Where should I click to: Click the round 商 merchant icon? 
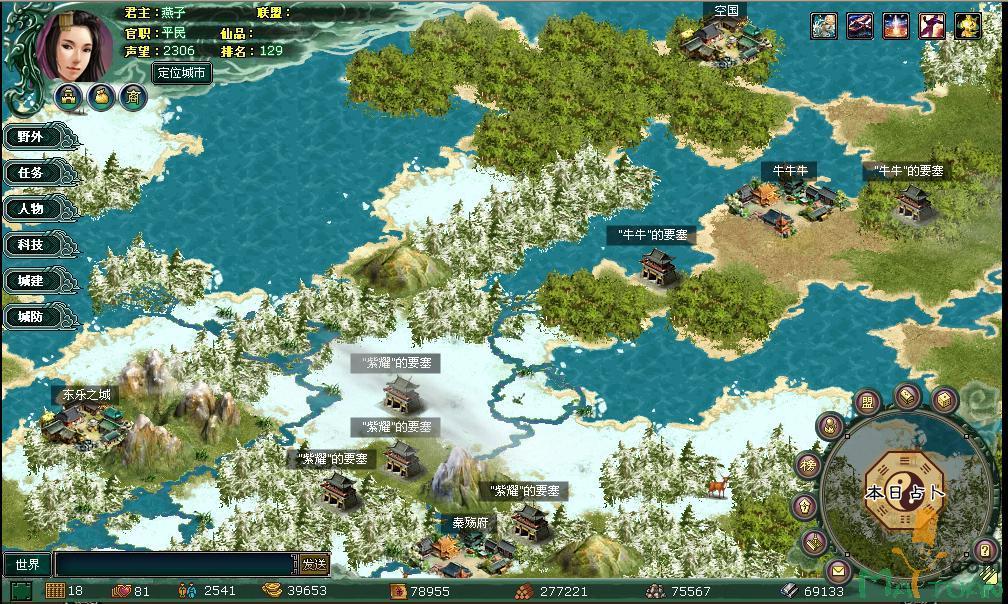(x=133, y=96)
